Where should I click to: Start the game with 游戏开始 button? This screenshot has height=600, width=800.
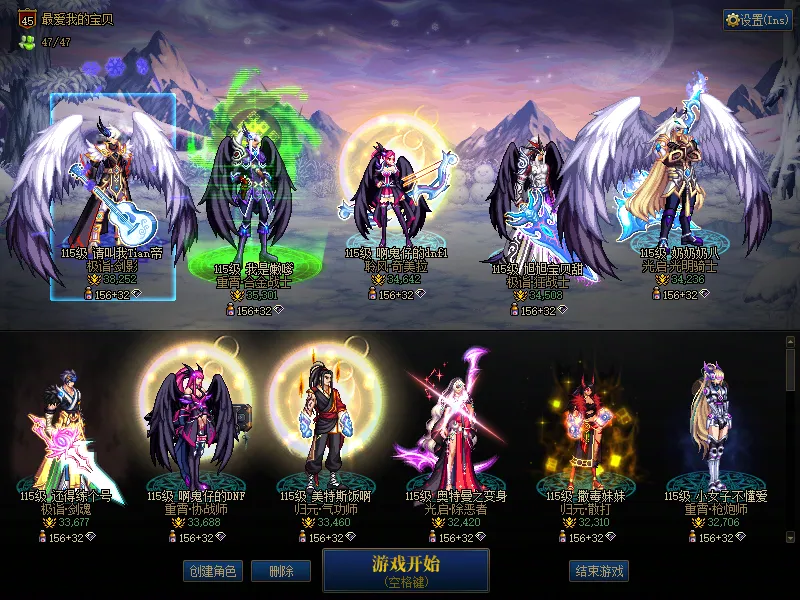405,569
